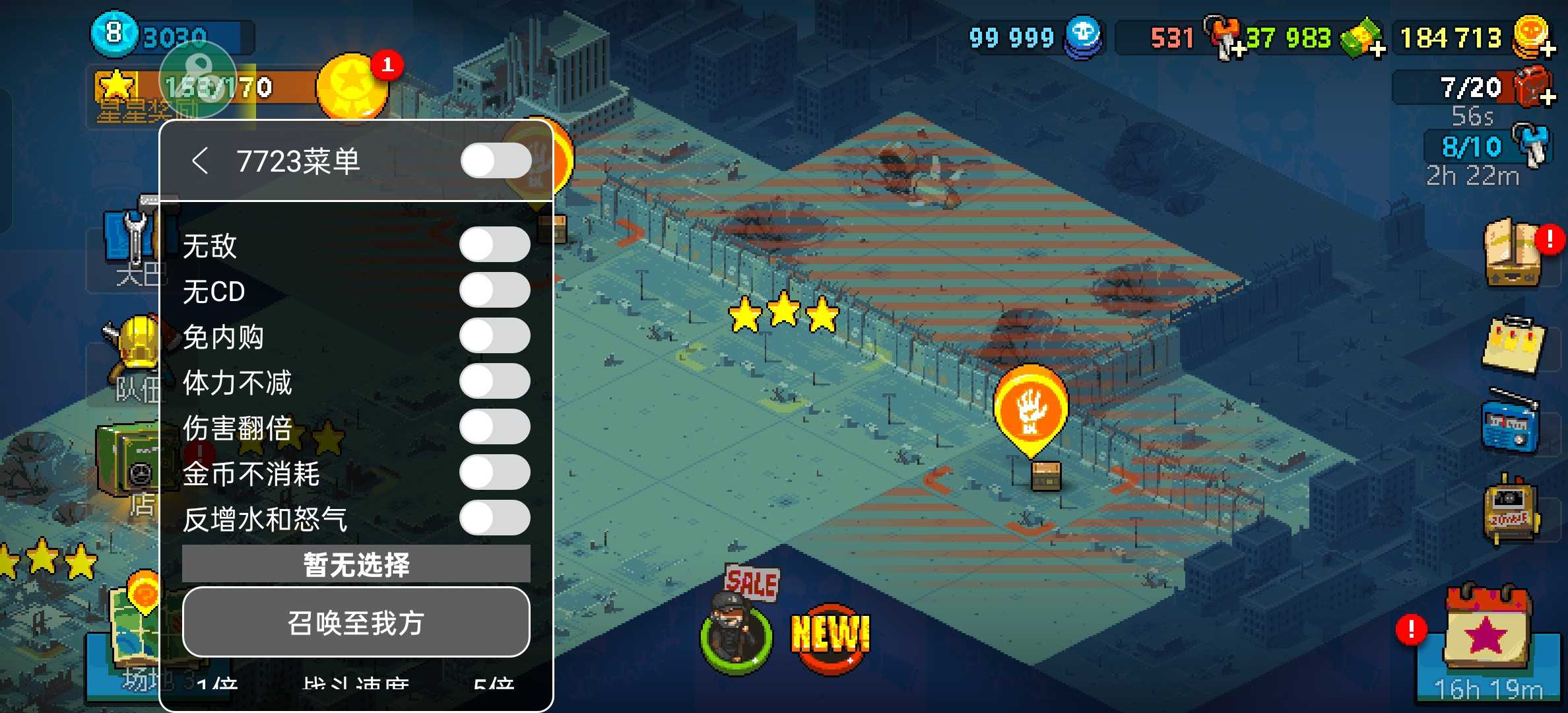Switch on 伤害翻倍 double damage
Image resolution: width=1568 pixels, height=713 pixels.
(x=494, y=427)
